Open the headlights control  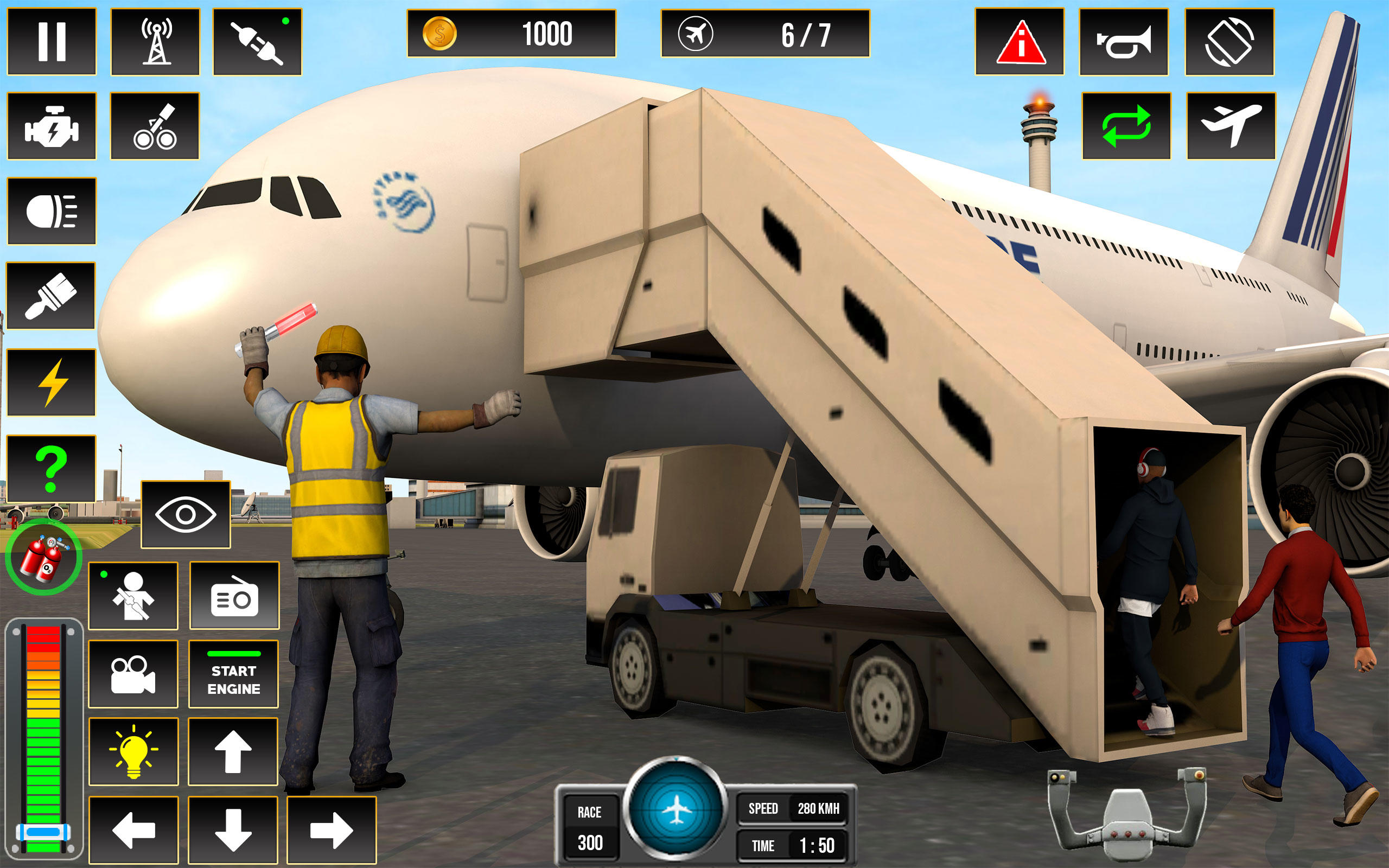point(52,212)
